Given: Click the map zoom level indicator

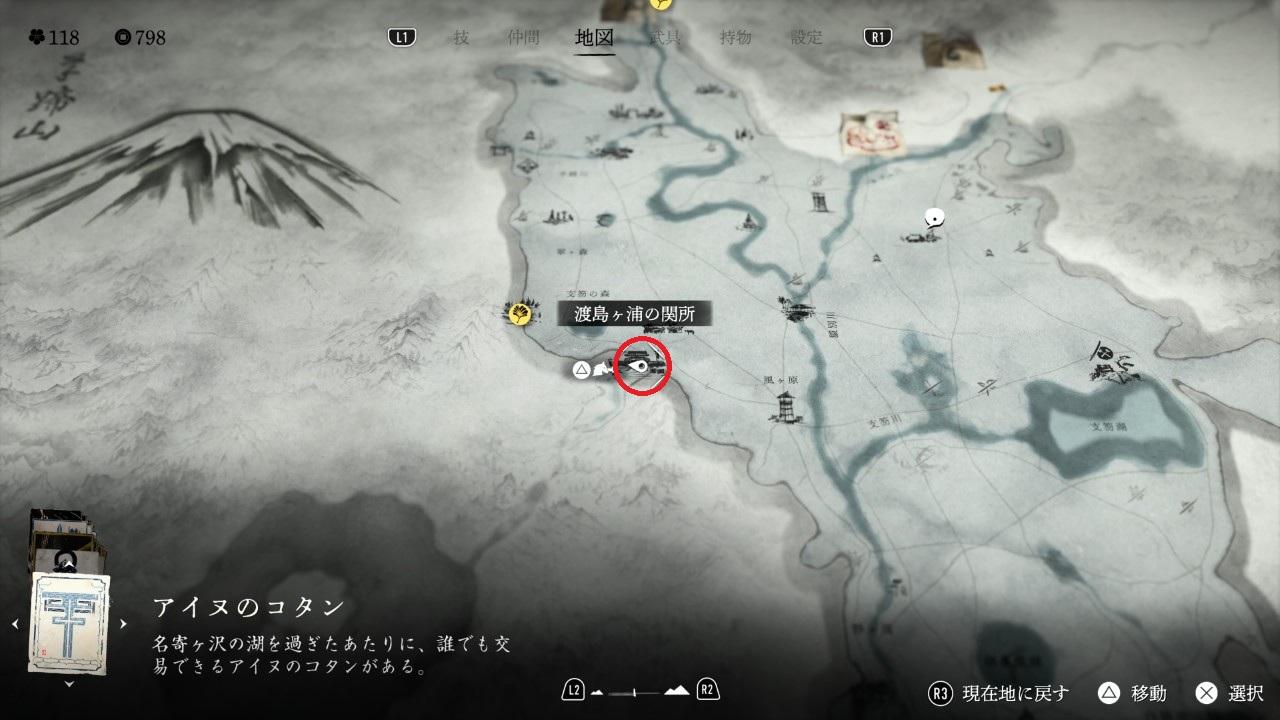Looking at the screenshot, I should (641, 691).
